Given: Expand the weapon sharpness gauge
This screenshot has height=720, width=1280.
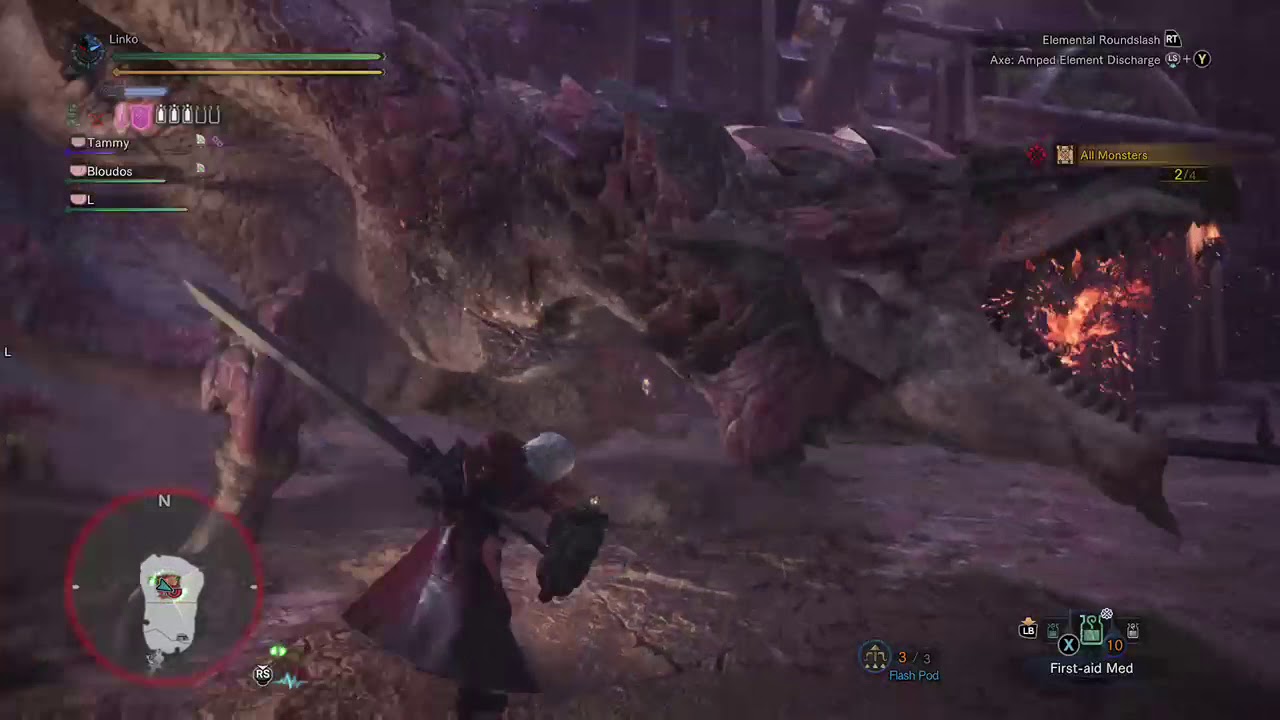Looking at the screenshot, I should [x=140, y=91].
